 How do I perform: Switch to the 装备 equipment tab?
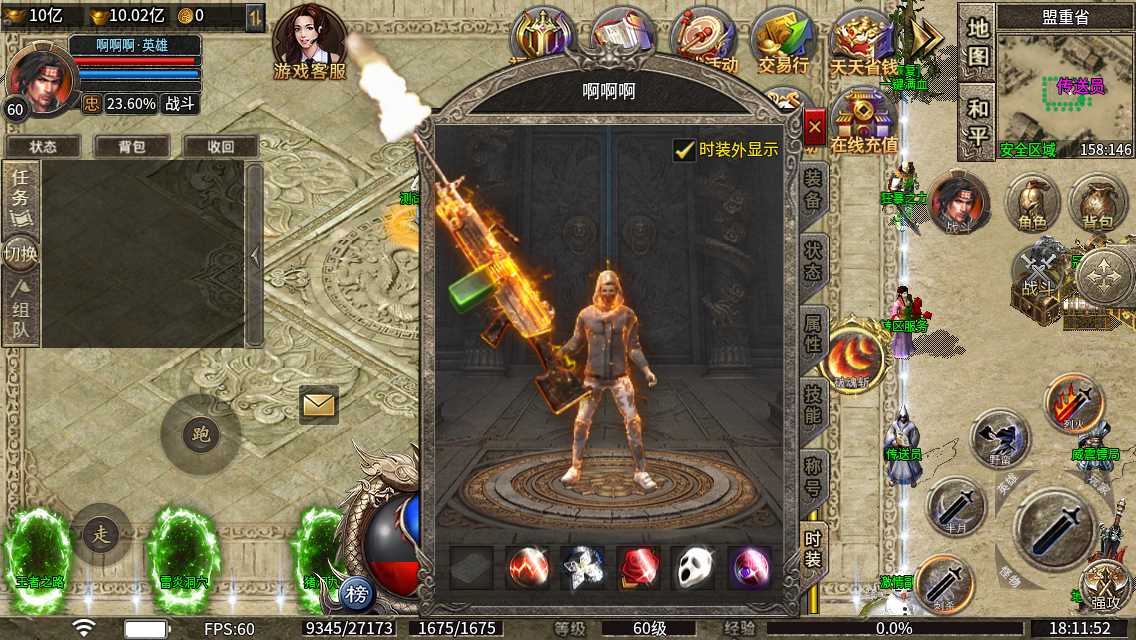[x=813, y=189]
